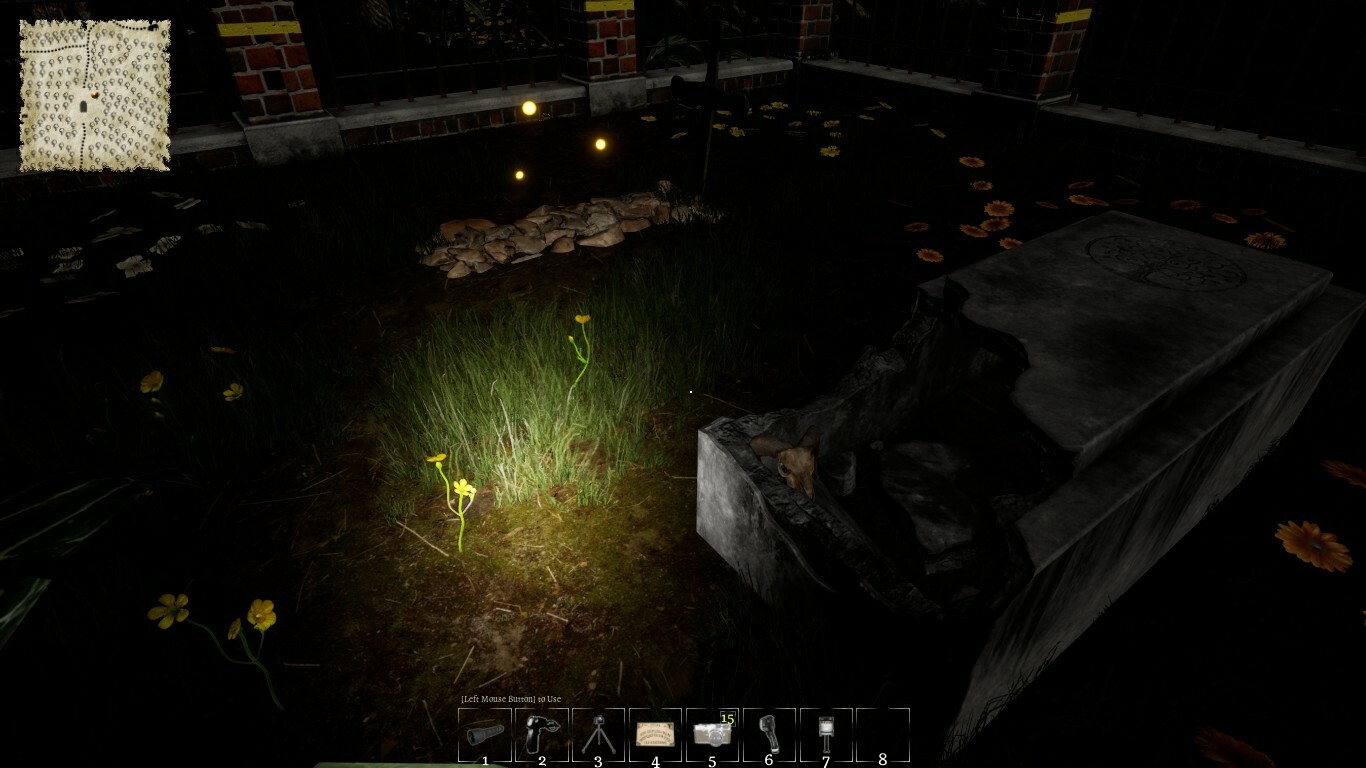Equip the EMF reader in slot 2
Viewport: 1366px width, 768px height.
coord(540,733)
